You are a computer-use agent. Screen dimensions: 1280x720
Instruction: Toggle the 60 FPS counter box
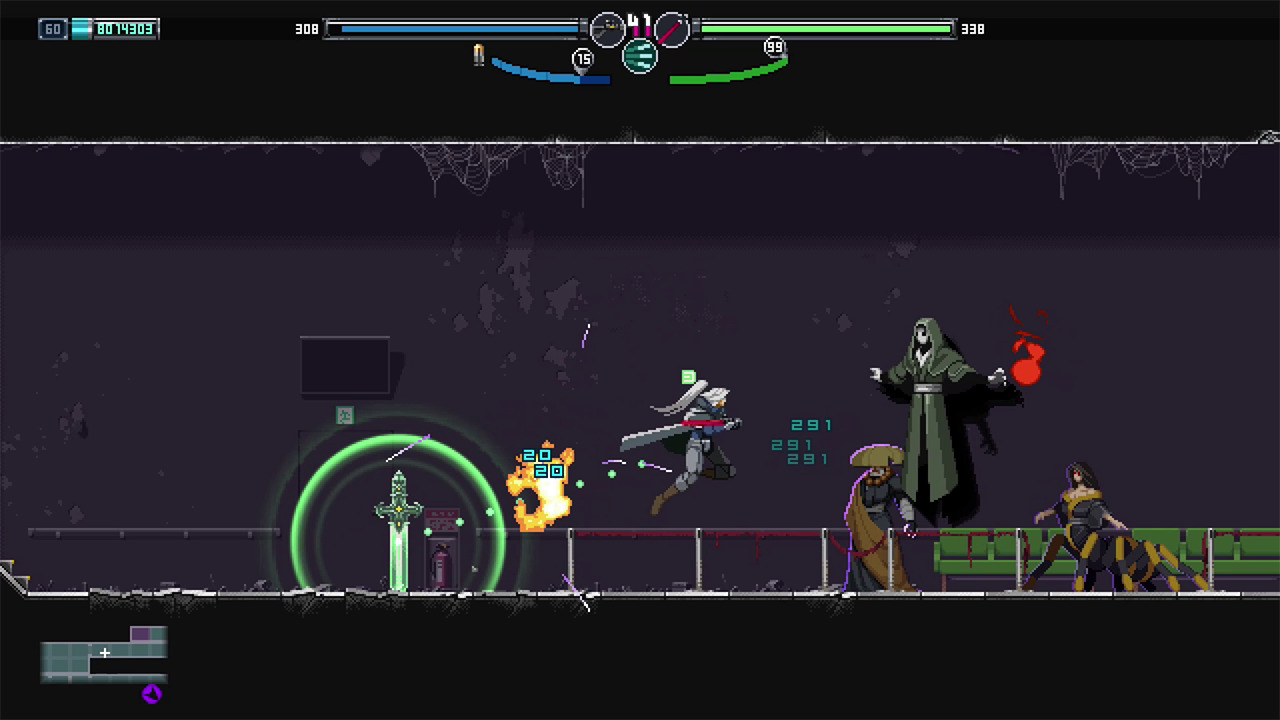[x=52, y=28]
